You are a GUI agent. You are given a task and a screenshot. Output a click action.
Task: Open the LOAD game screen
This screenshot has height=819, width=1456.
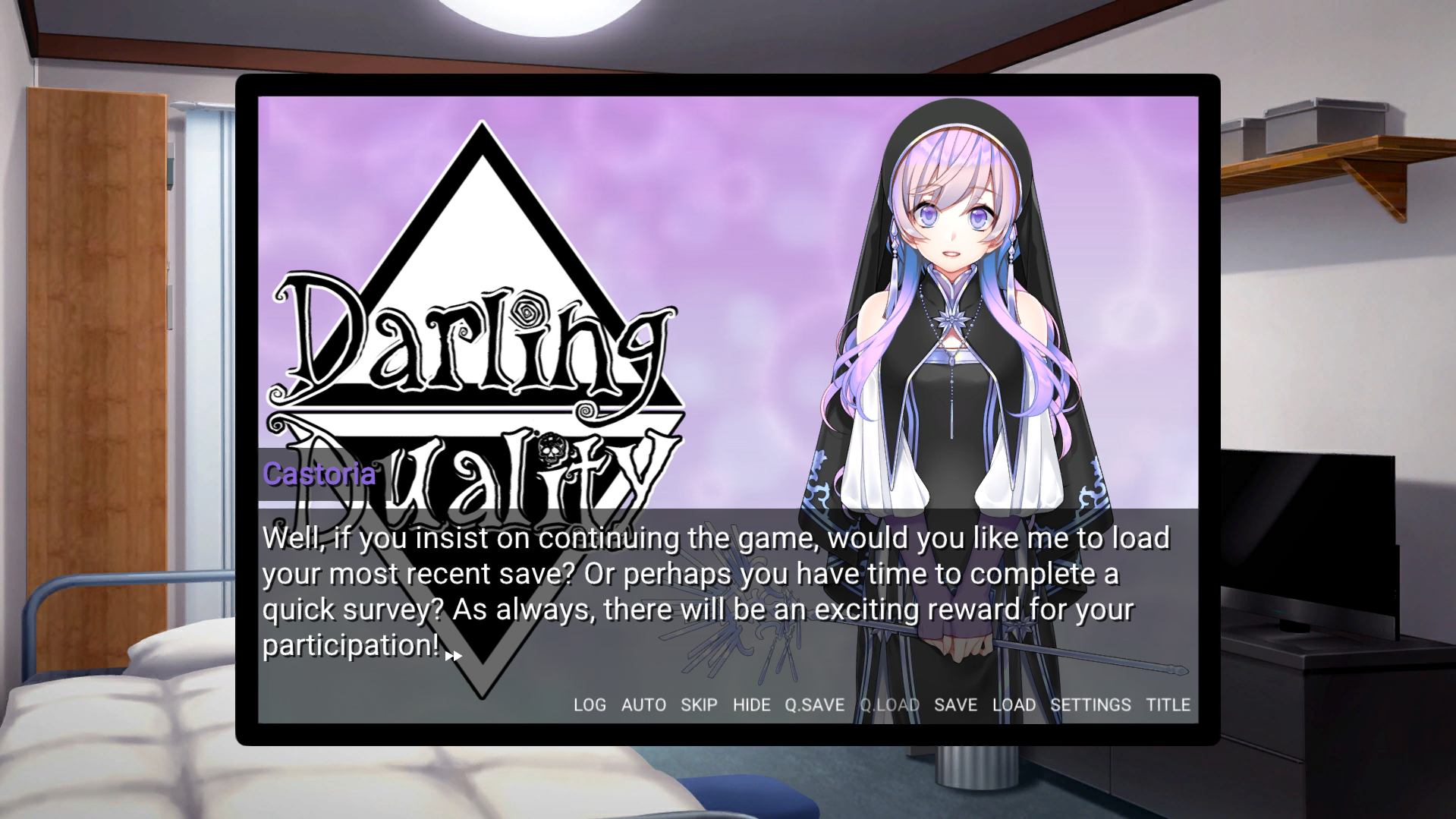pos(1014,704)
